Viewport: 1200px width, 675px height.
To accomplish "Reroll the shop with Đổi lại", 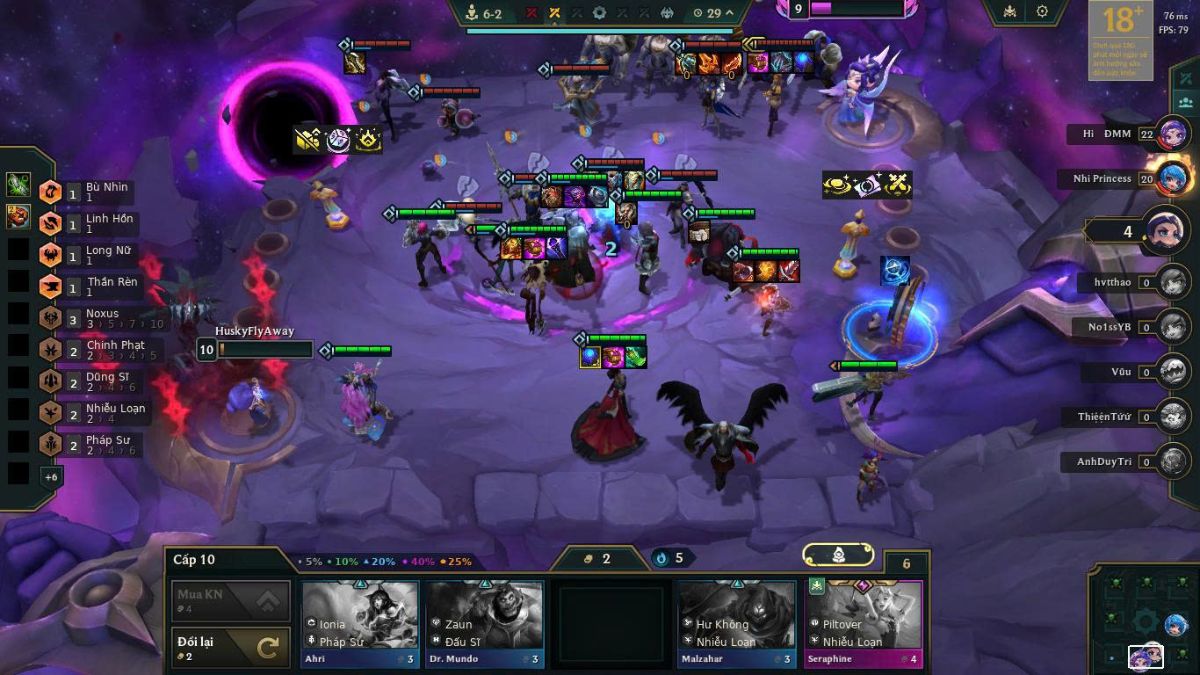I will pos(231,648).
